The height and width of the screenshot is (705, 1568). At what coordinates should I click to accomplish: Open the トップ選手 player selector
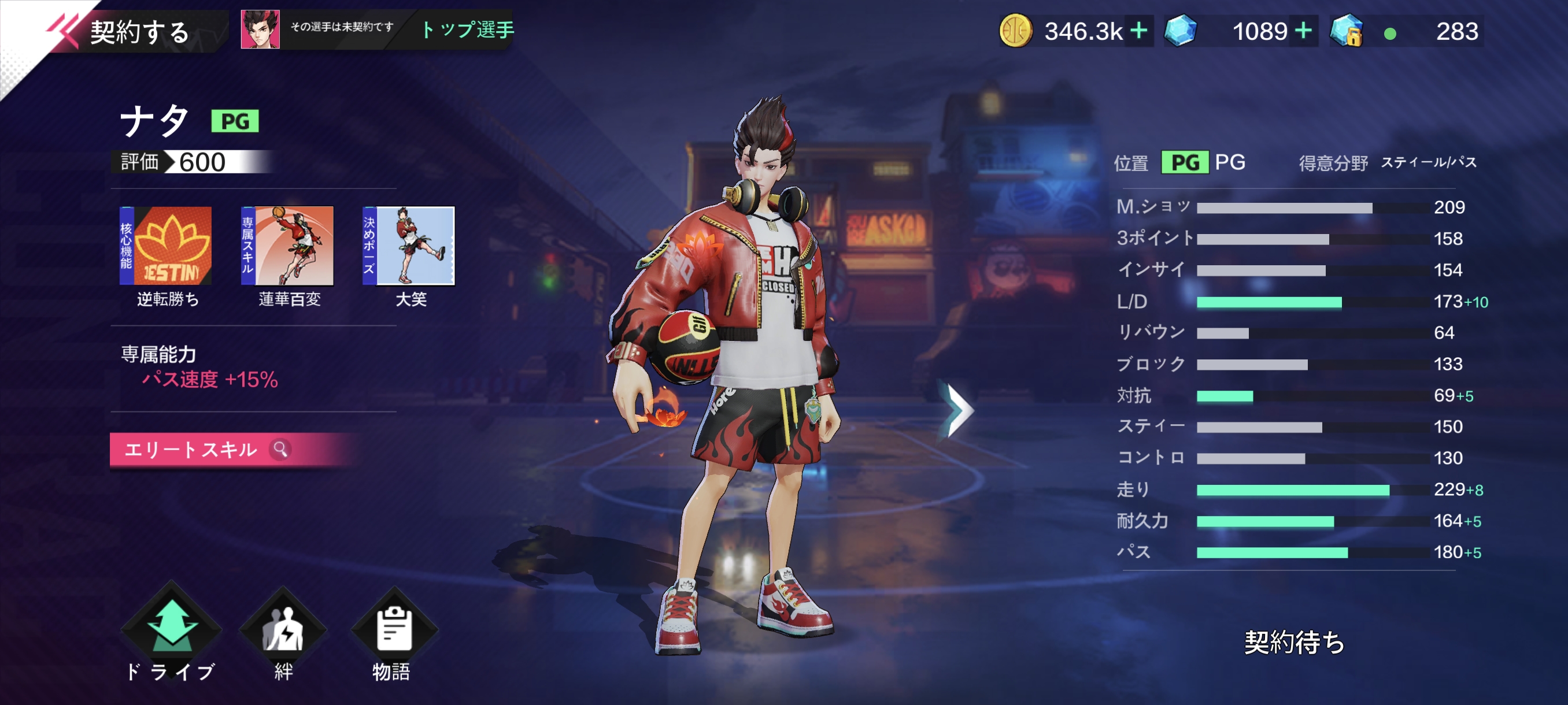coord(466,29)
